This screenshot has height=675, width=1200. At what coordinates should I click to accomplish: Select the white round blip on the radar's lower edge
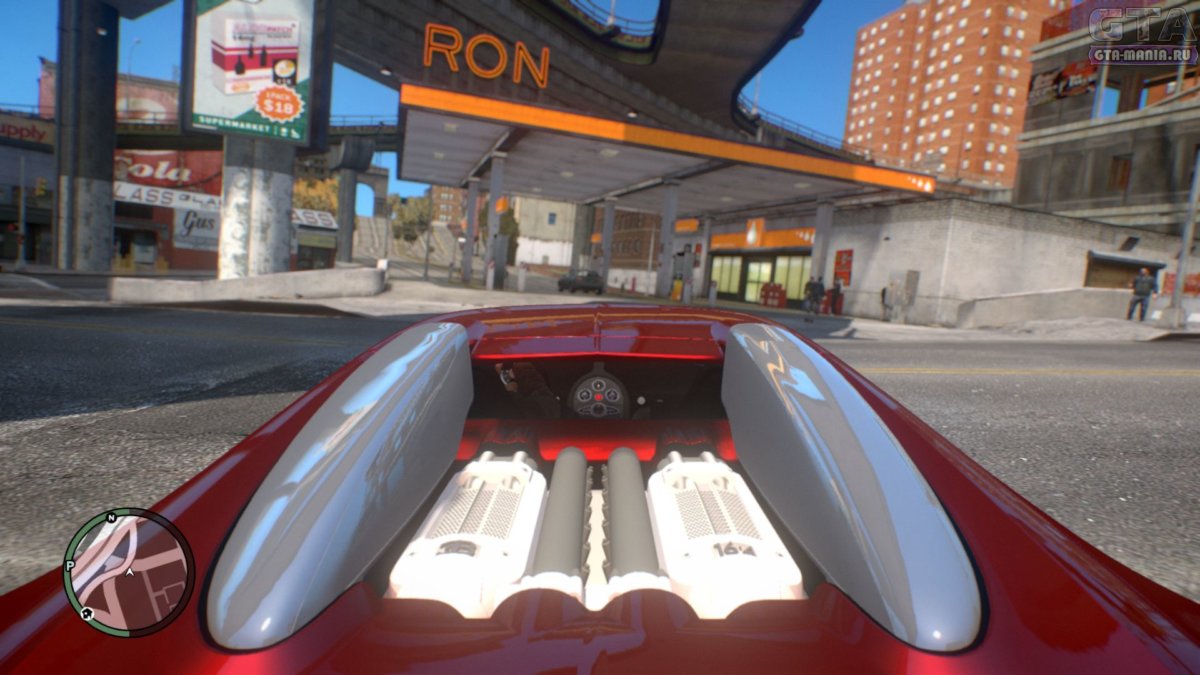(x=86, y=612)
